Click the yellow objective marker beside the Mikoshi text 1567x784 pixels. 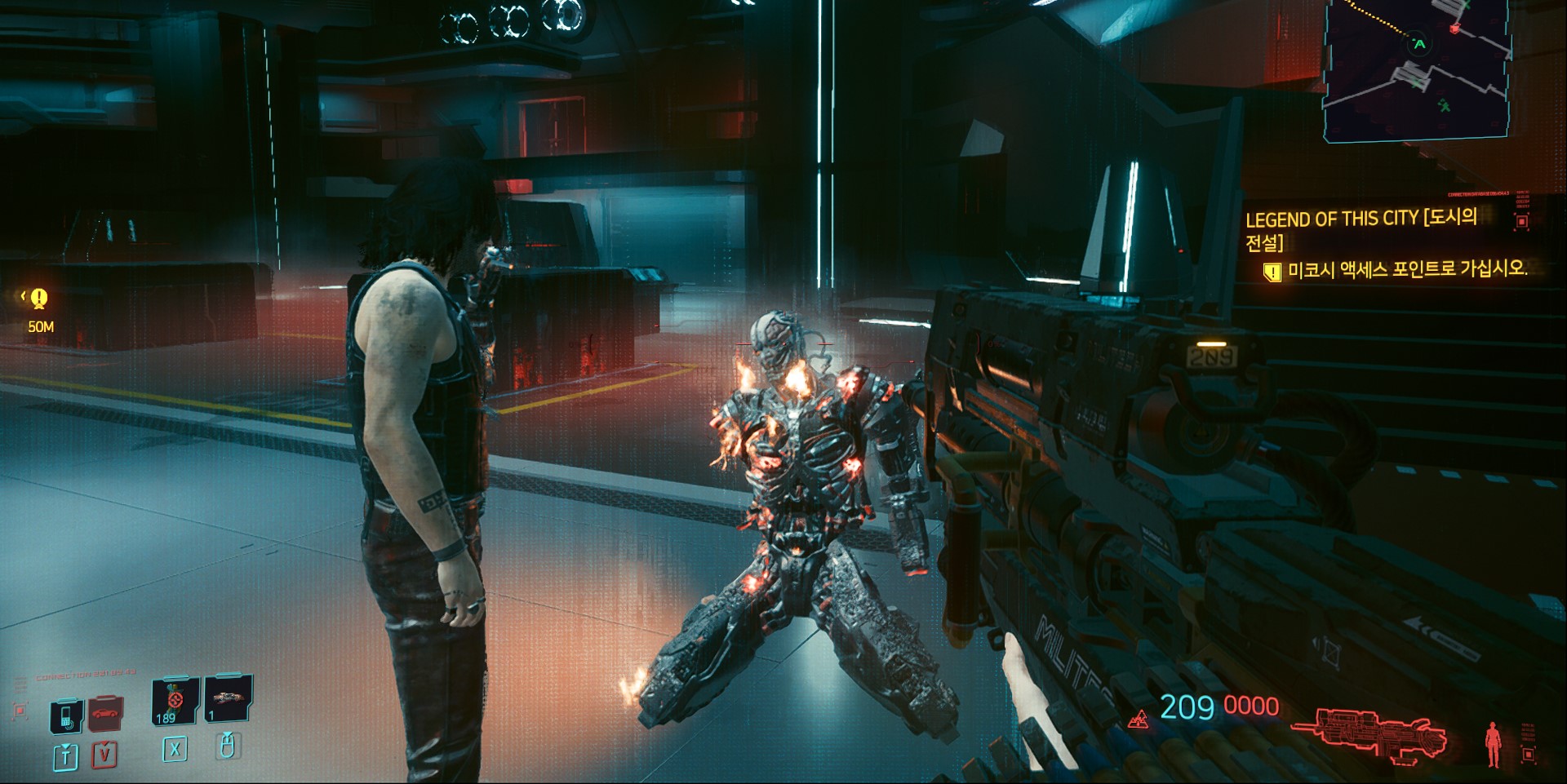point(1272,272)
